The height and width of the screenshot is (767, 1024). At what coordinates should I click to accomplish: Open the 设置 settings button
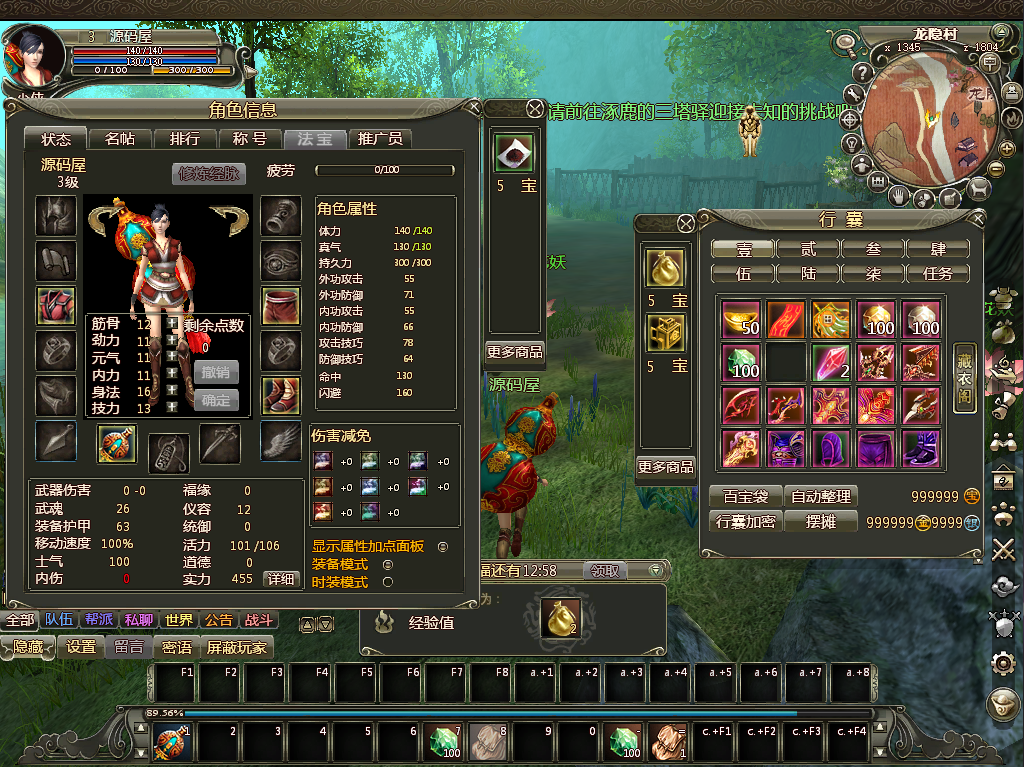(81, 647)
